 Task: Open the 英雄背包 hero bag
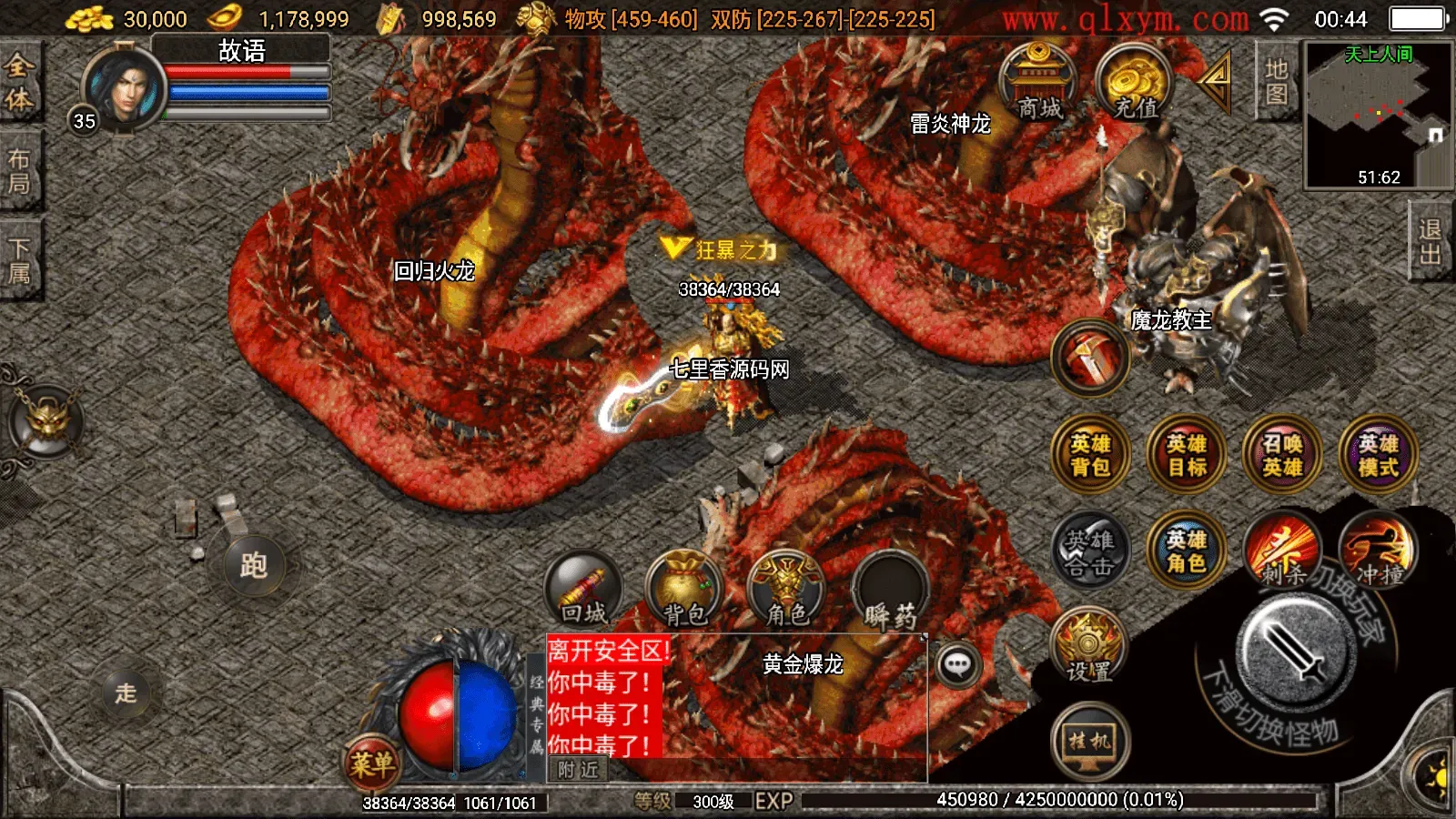(x=1089, y=457)
